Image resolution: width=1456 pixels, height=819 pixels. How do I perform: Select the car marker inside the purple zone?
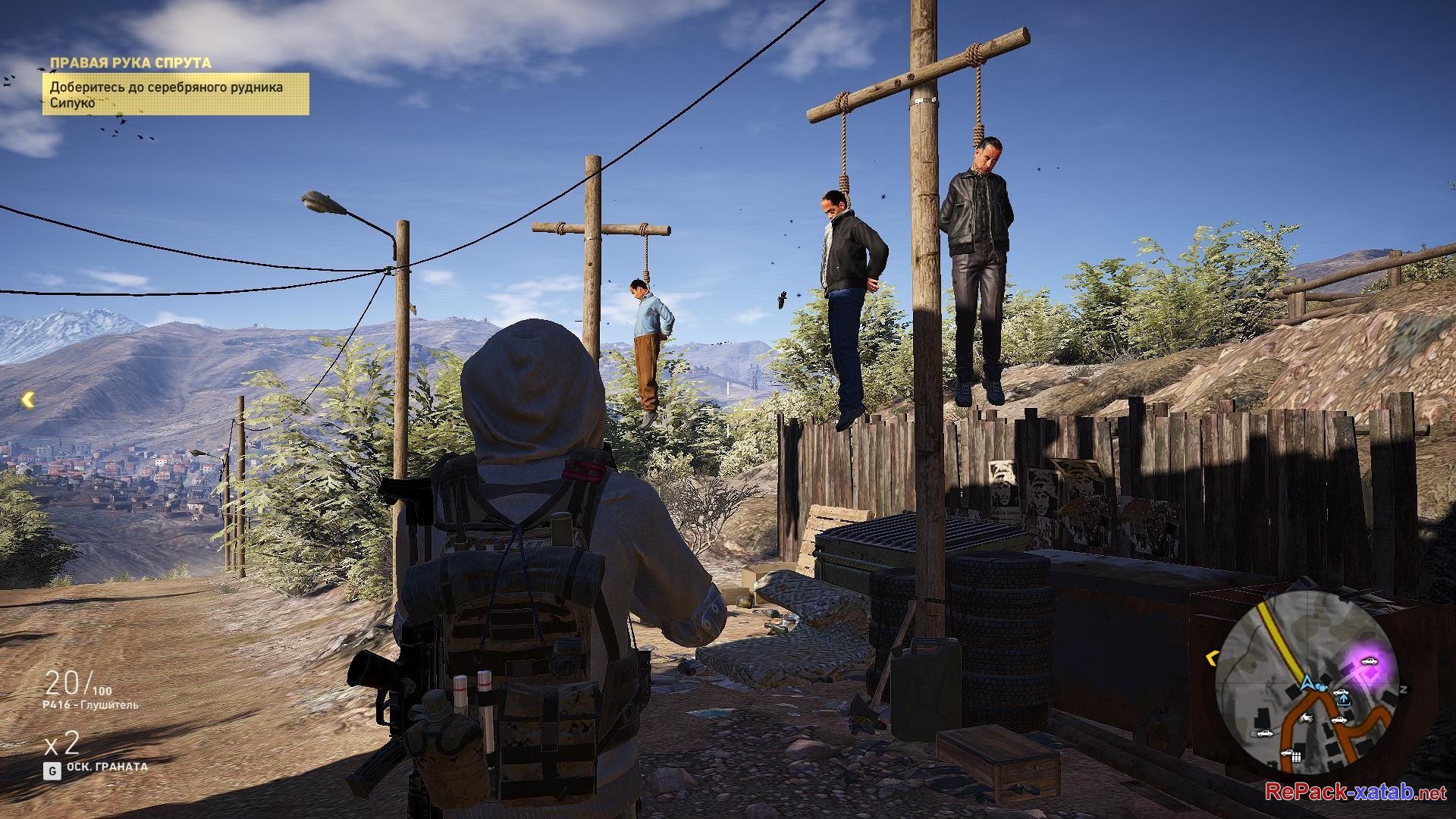1369,661
